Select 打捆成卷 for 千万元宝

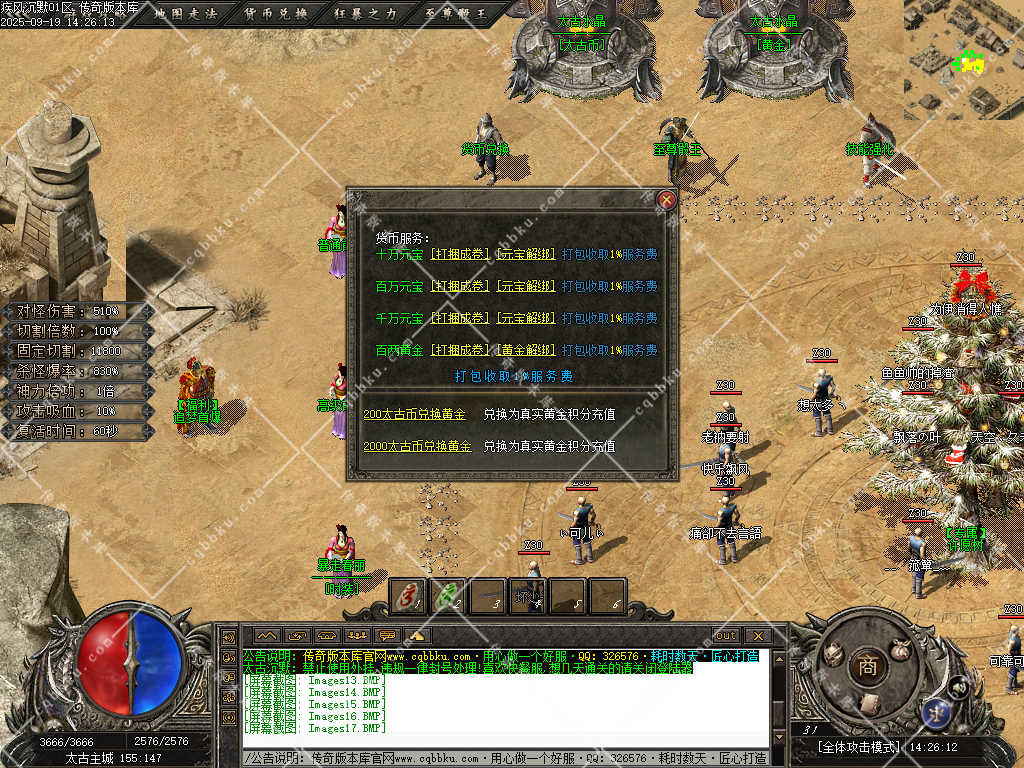(x=459, y=318)
